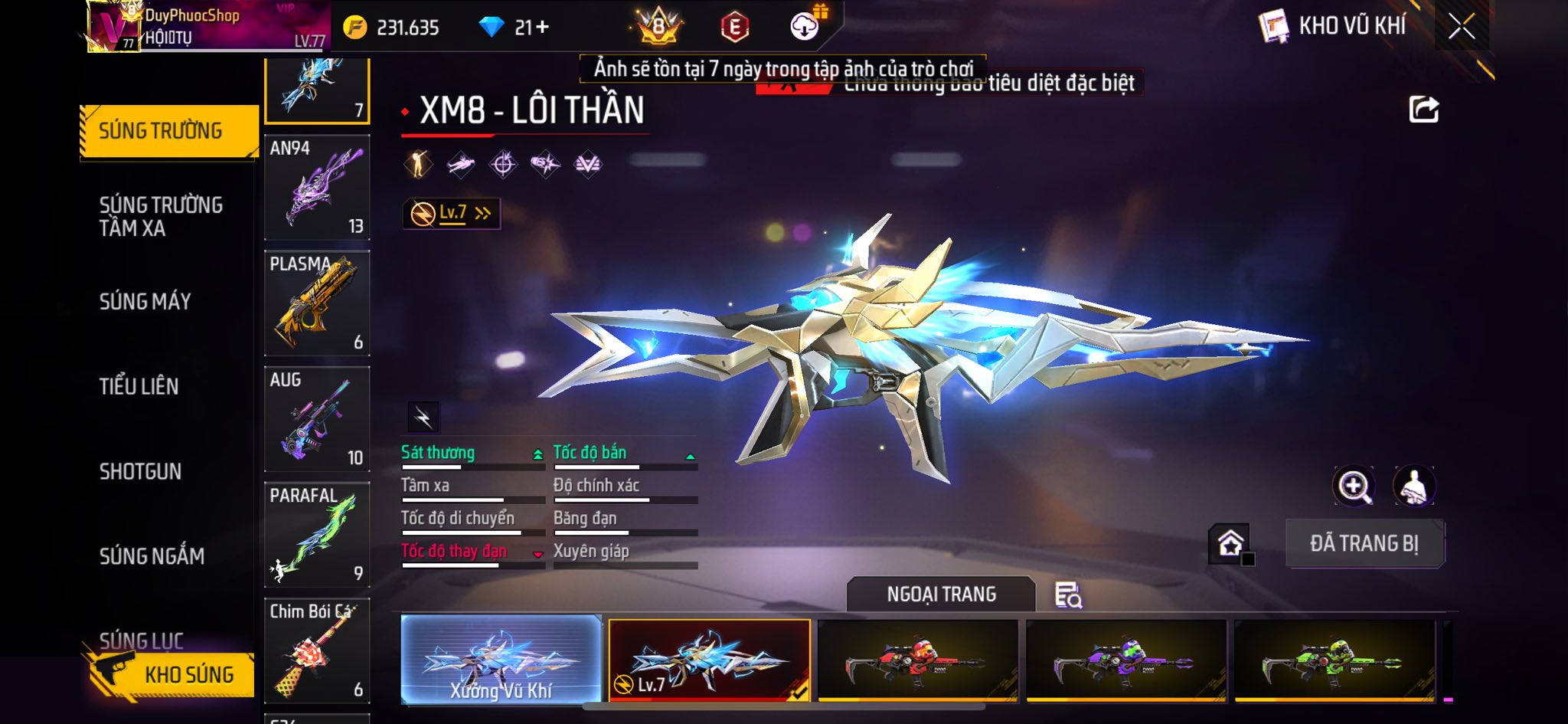
Task: Switch to the Súng Ngắm category
Action: point(152,556)
